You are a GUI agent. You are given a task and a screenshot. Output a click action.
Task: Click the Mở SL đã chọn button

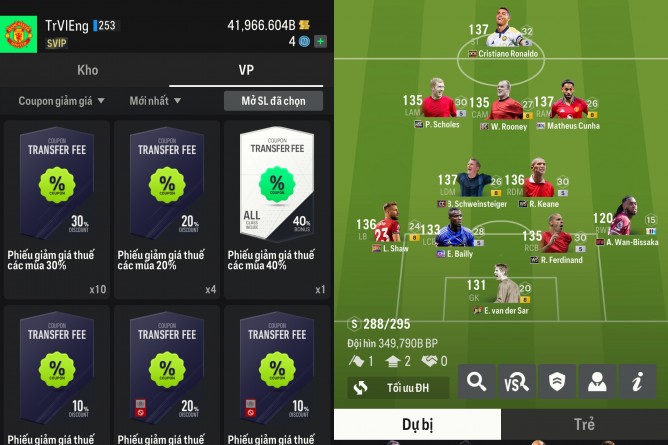274,101
